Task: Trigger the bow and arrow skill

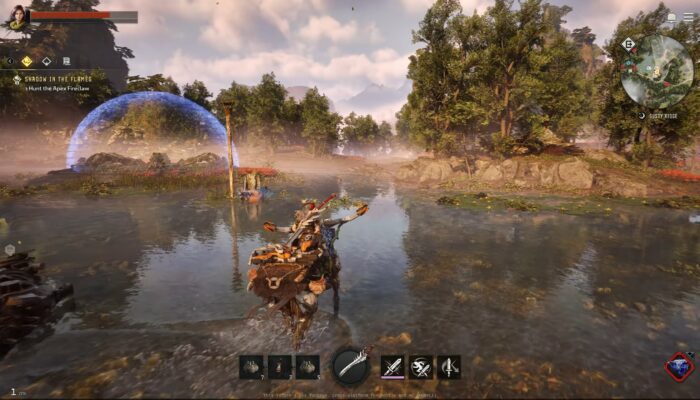Action: point(449,367)
